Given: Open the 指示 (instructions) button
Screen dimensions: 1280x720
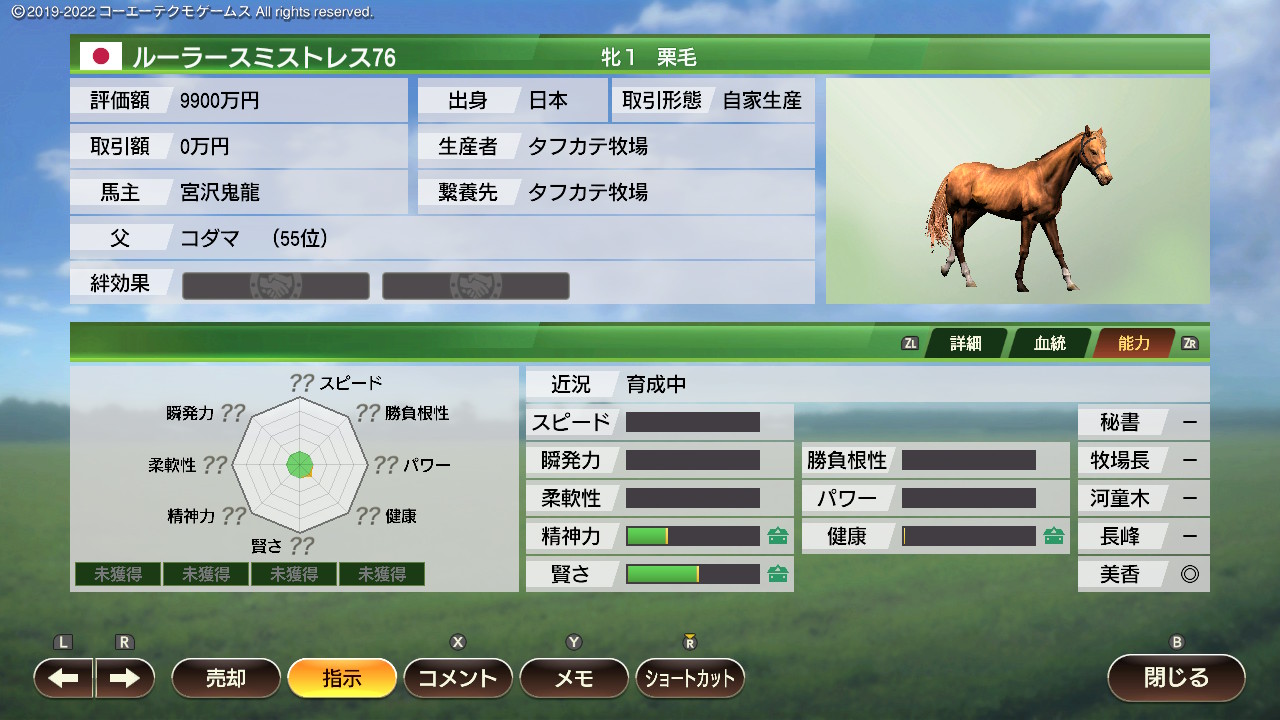Looking at the screenshot, I should point(342,678).
